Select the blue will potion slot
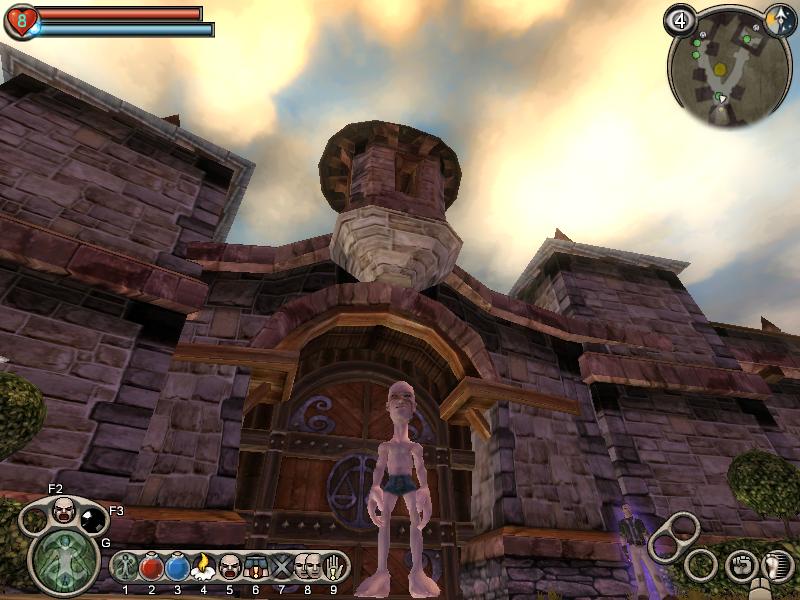Viewport: 800px width, 600px height. click(177, 568)
